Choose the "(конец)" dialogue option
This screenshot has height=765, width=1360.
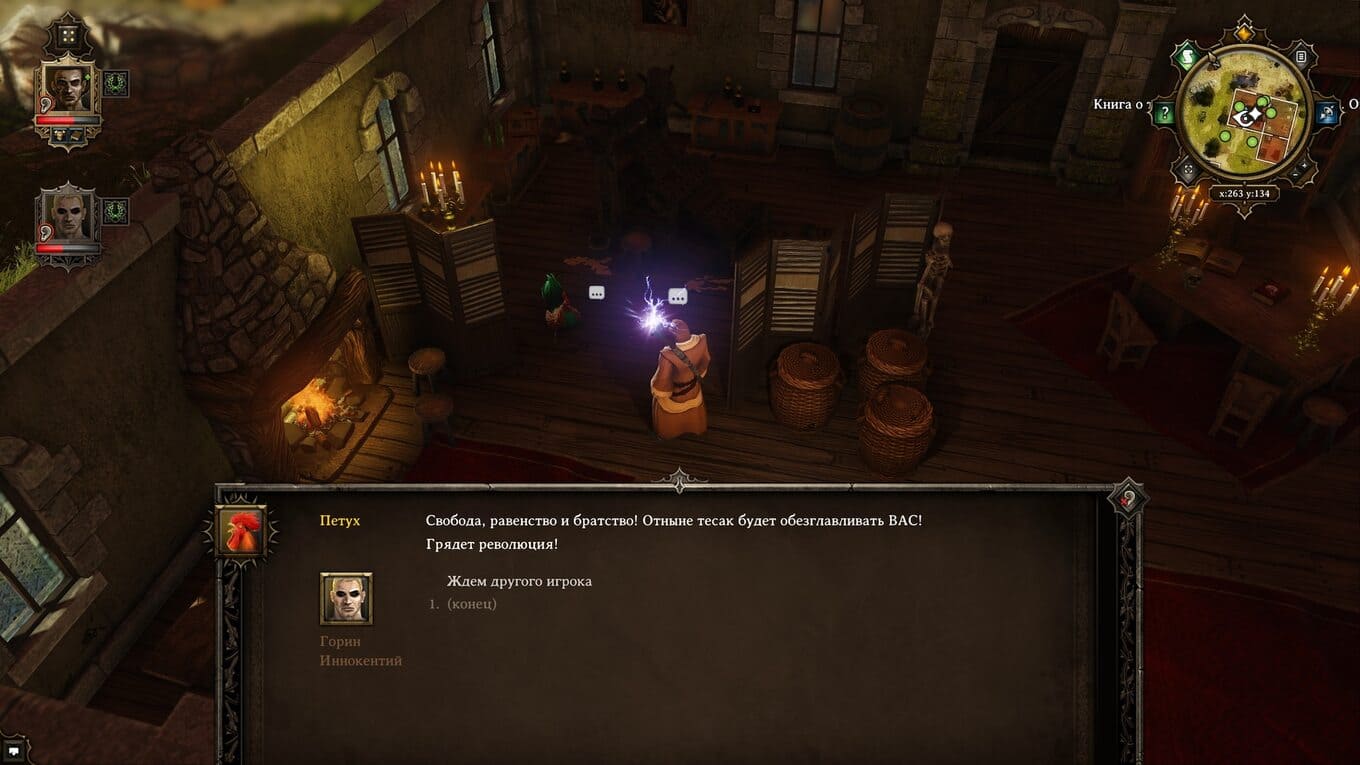(x=471, y=604)
